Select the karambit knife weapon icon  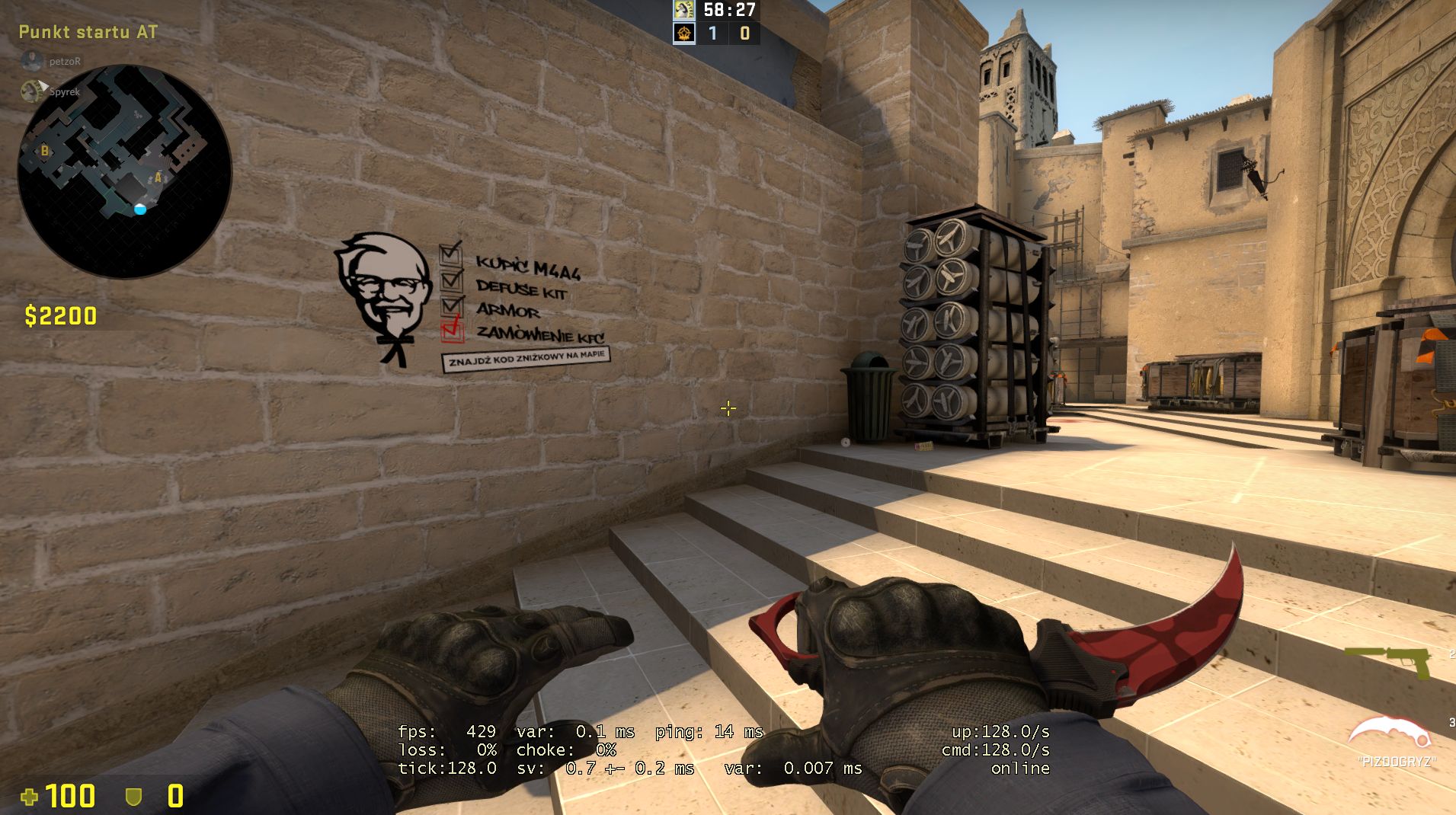[x=1390, y=733]
